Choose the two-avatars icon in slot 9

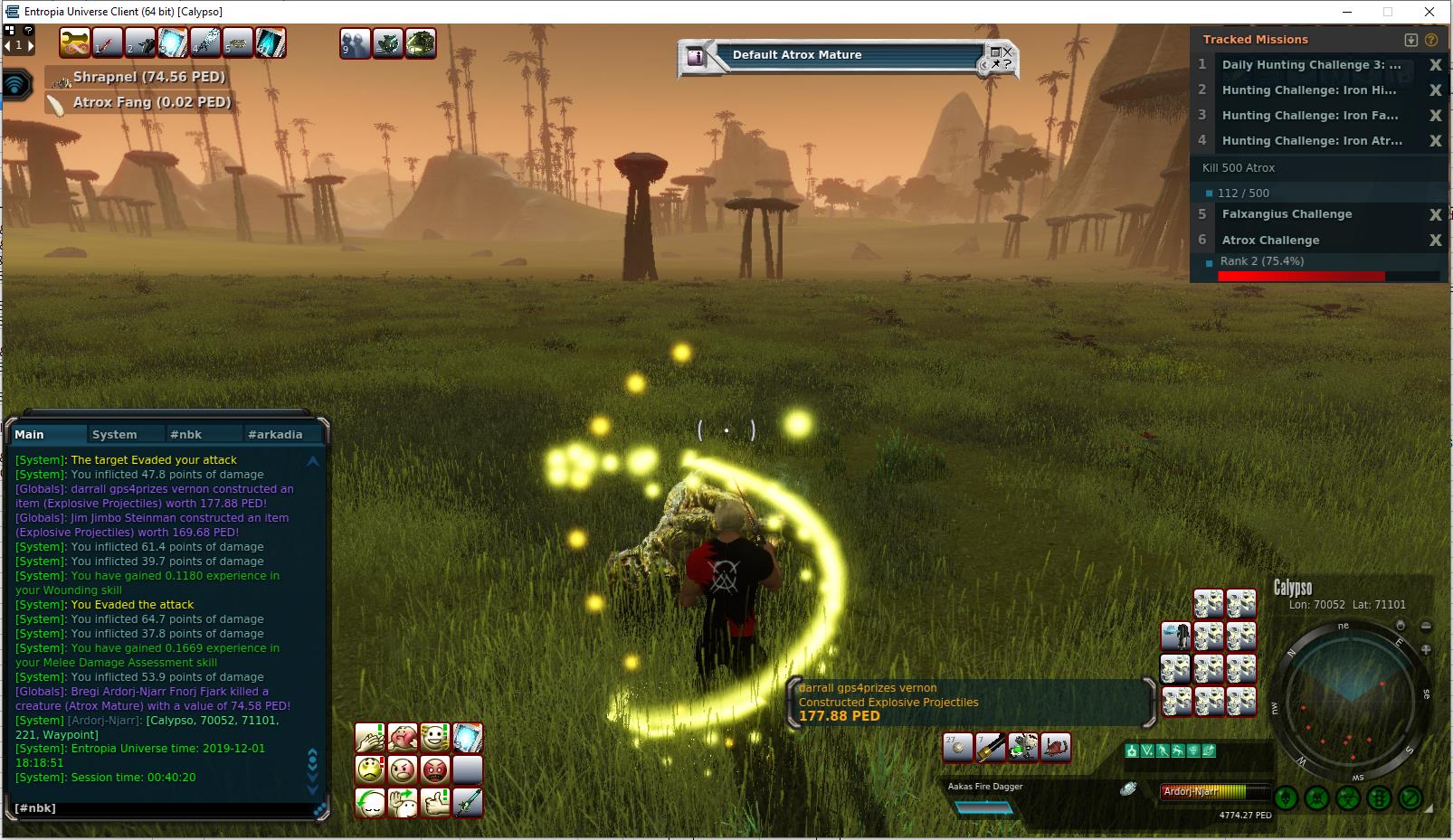coord(356,43)
